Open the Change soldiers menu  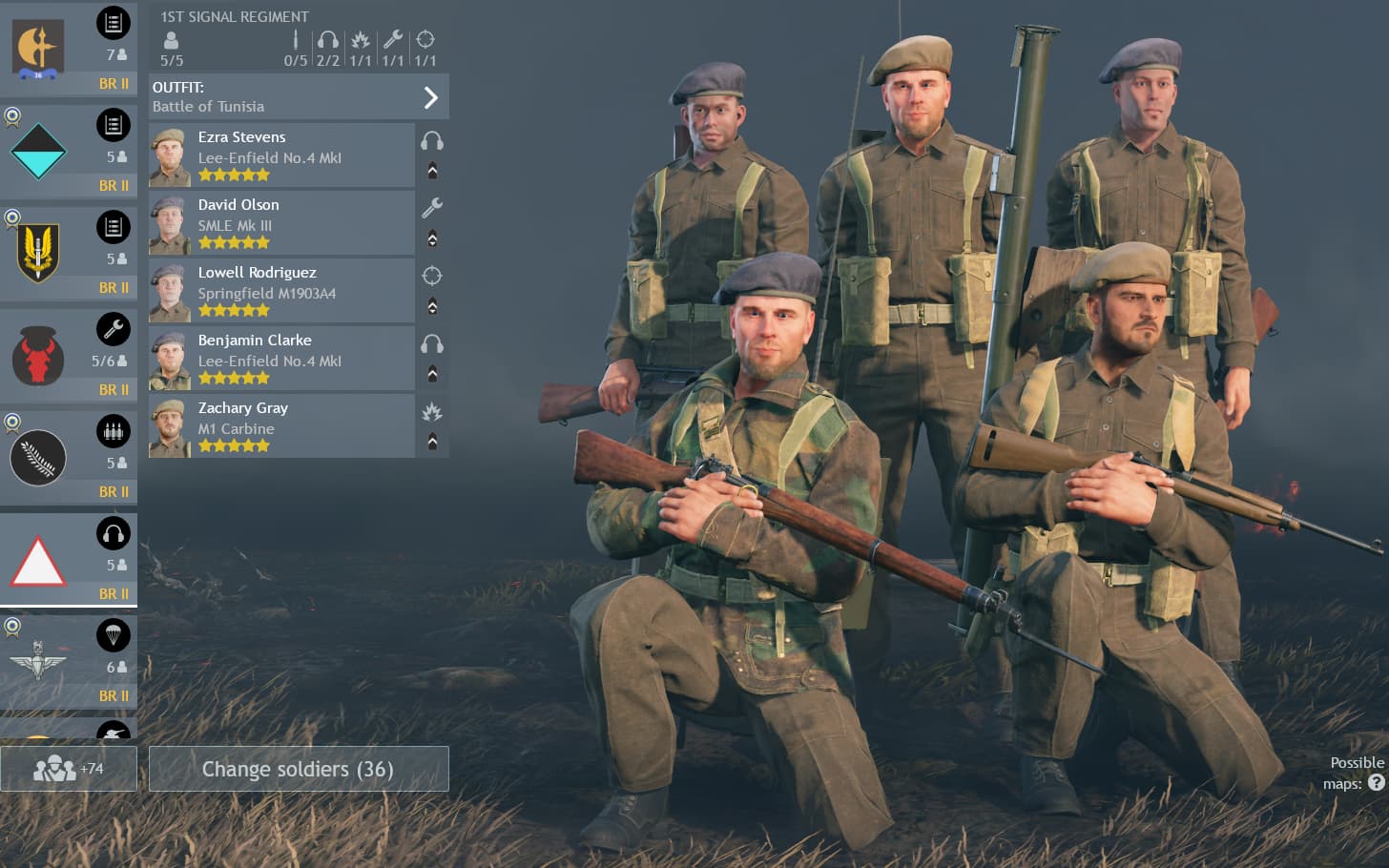click(299, 769)
